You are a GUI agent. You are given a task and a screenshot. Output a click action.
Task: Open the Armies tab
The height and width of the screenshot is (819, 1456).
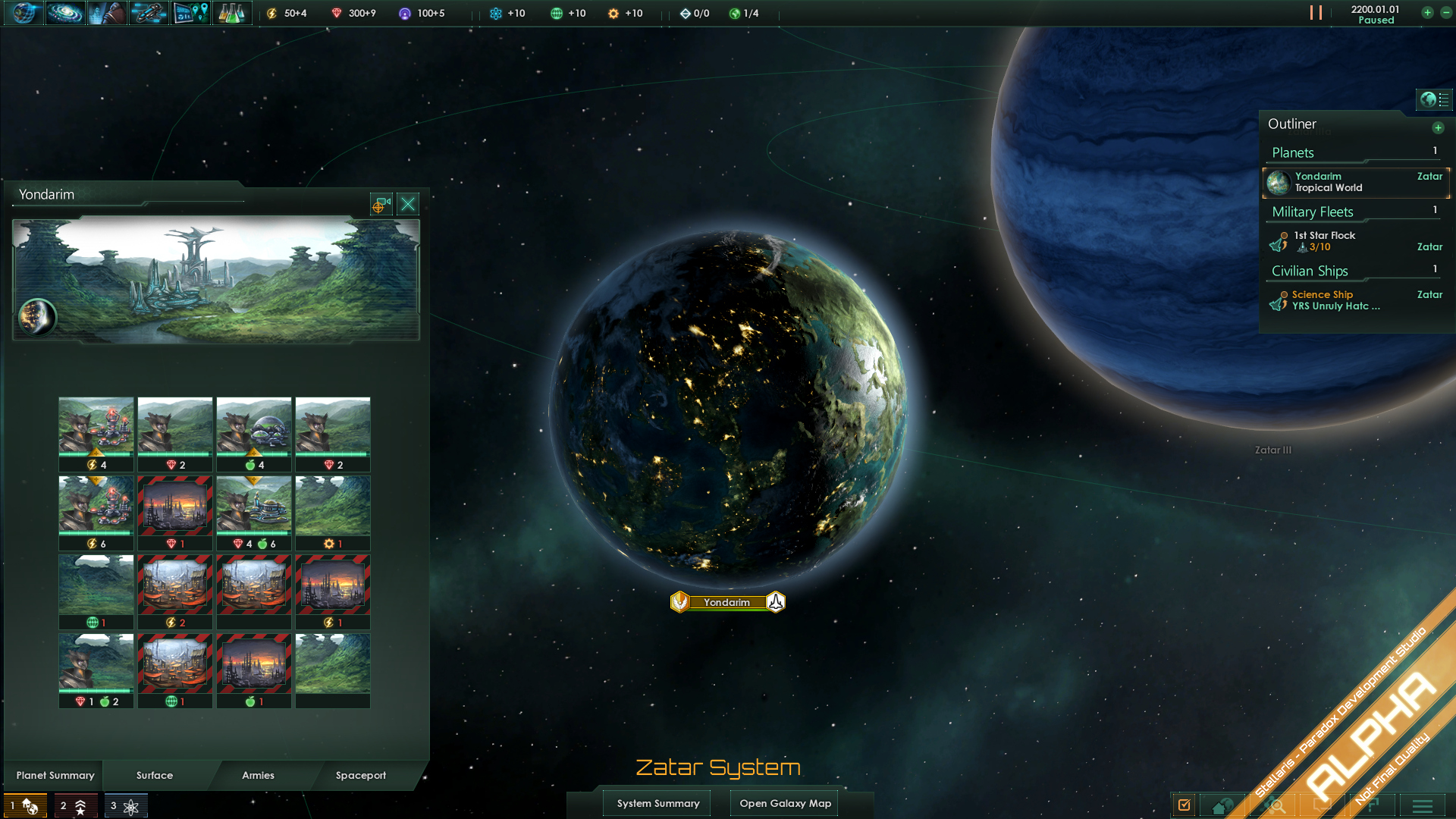point(258,775)
